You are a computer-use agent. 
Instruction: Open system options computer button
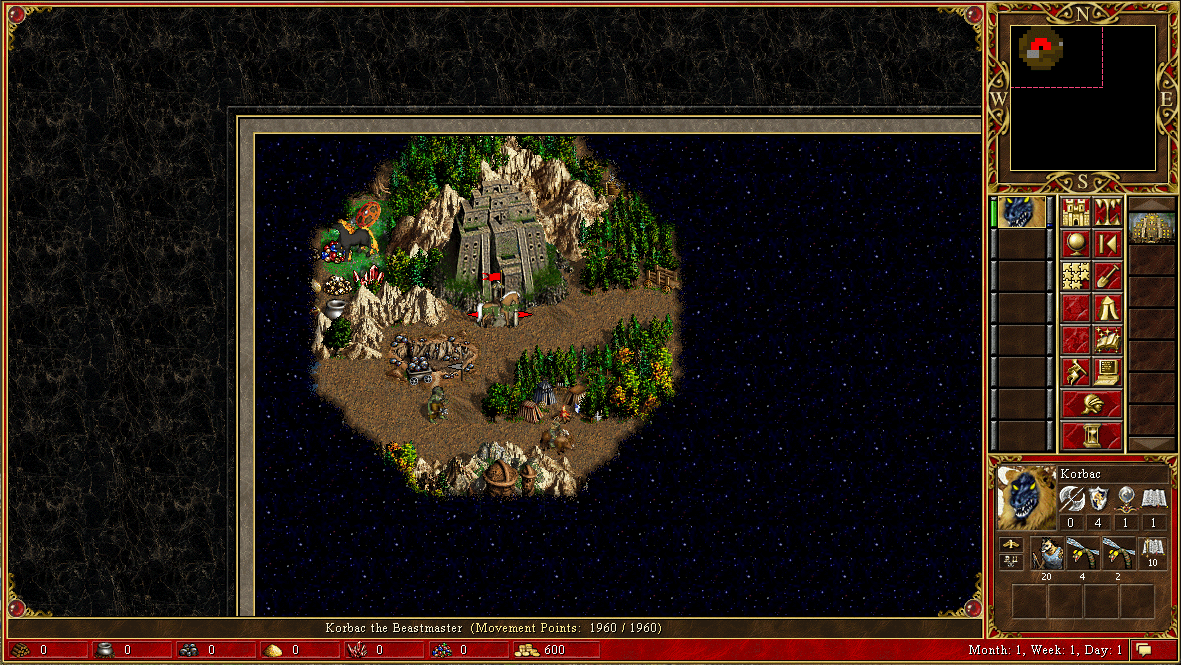(1107, 372)
